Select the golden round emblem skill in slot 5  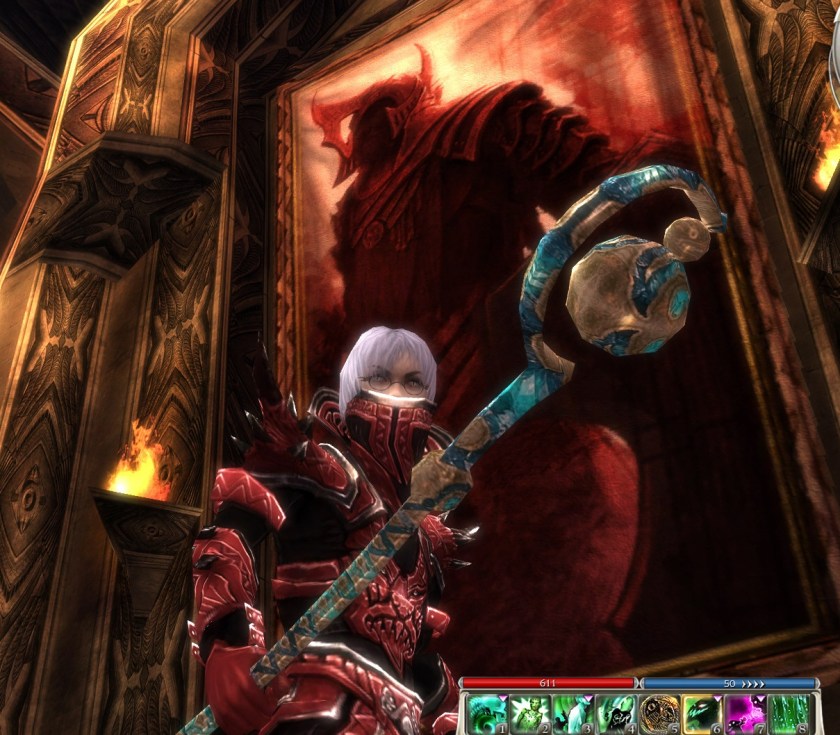pos(660,714)
